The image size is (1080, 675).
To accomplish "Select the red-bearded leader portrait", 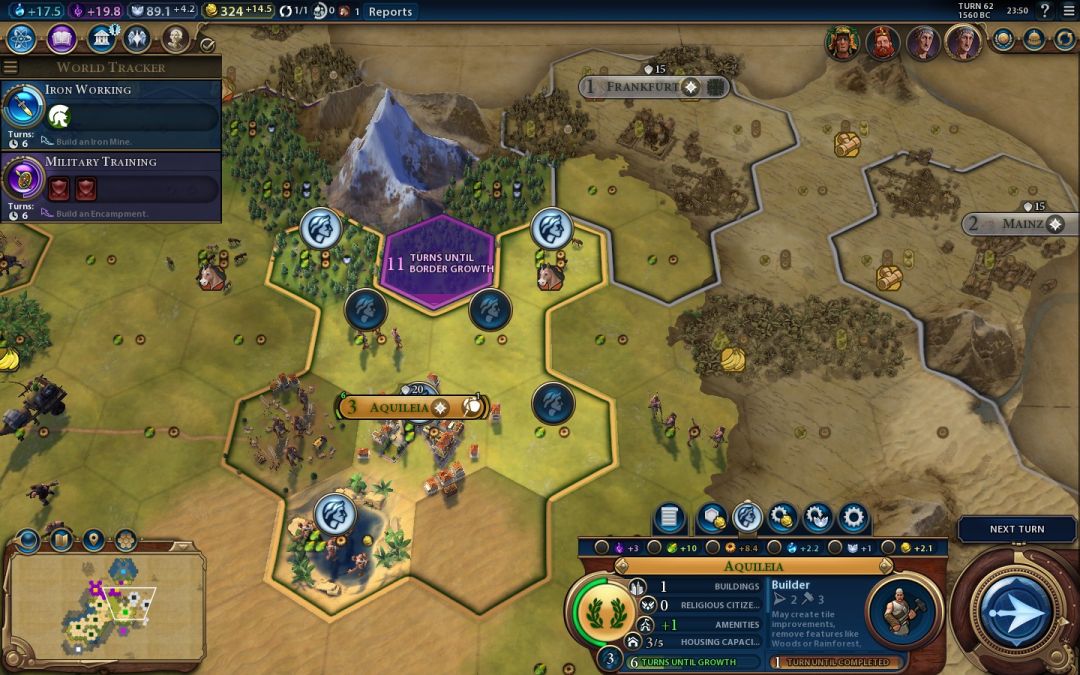I will click(881, 43).
